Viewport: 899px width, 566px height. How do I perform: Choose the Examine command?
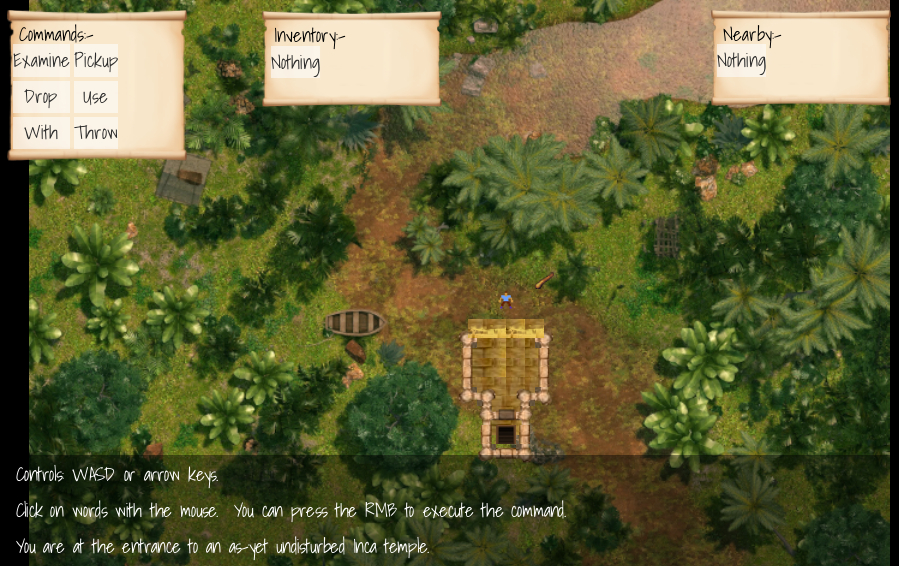[x=41, y=61]
